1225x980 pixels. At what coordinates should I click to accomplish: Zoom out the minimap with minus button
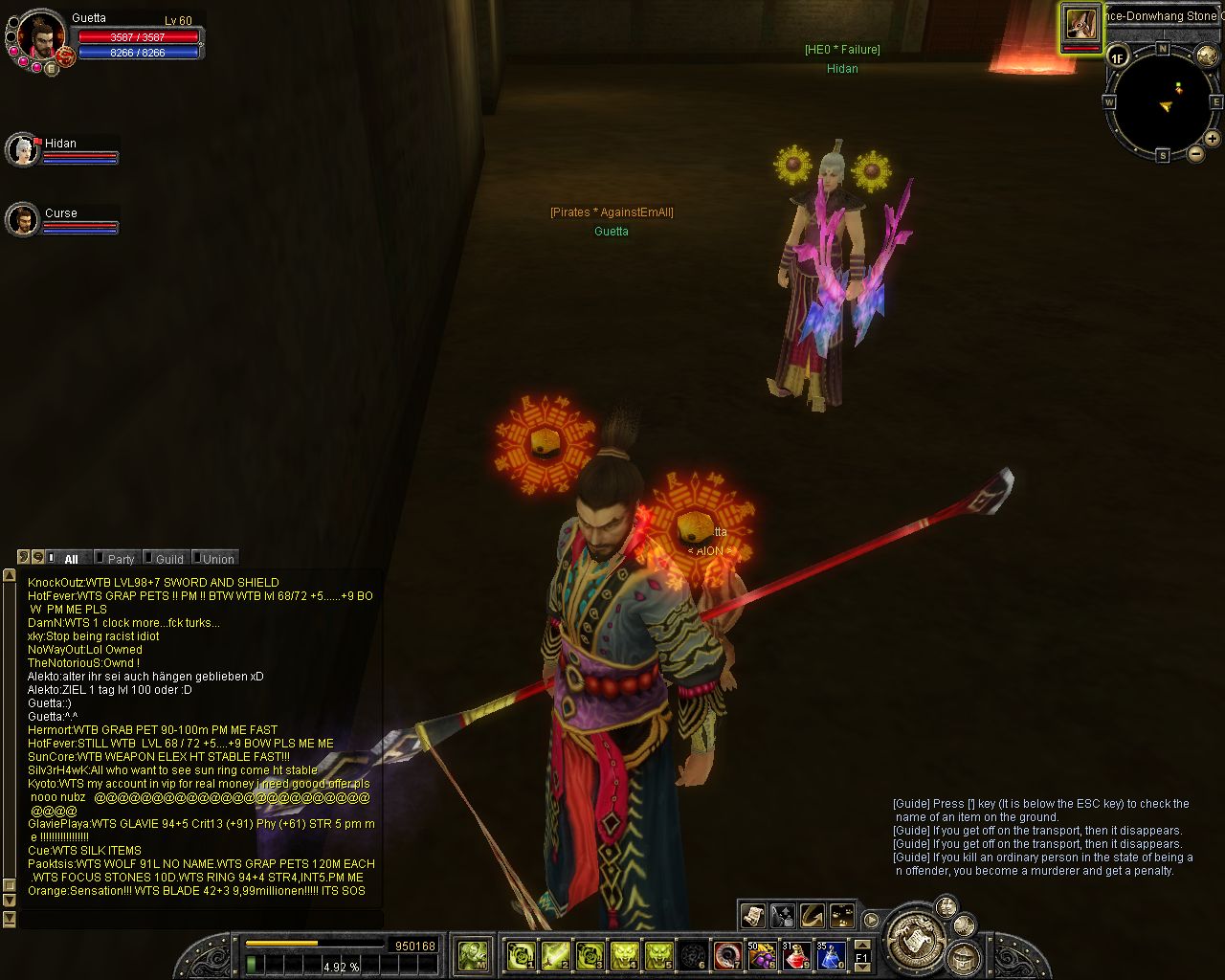[1195, 153]
